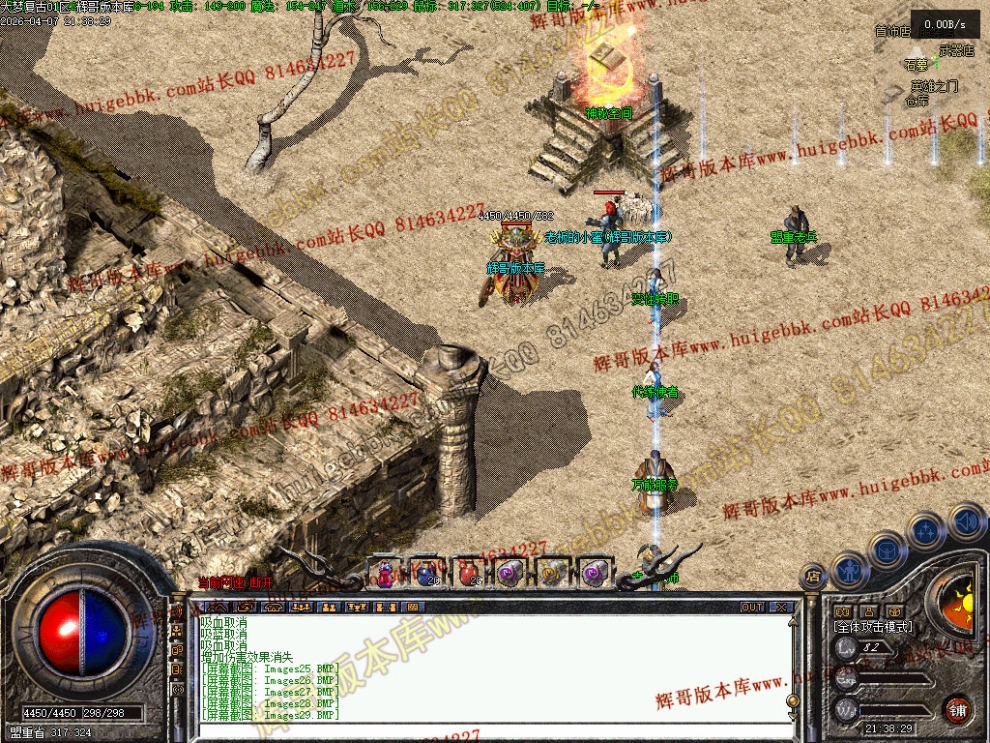The height and width of the screenshot is (743, 990).
Task: Click the chat scrollbar down arrow
Action: click(791, 715)
